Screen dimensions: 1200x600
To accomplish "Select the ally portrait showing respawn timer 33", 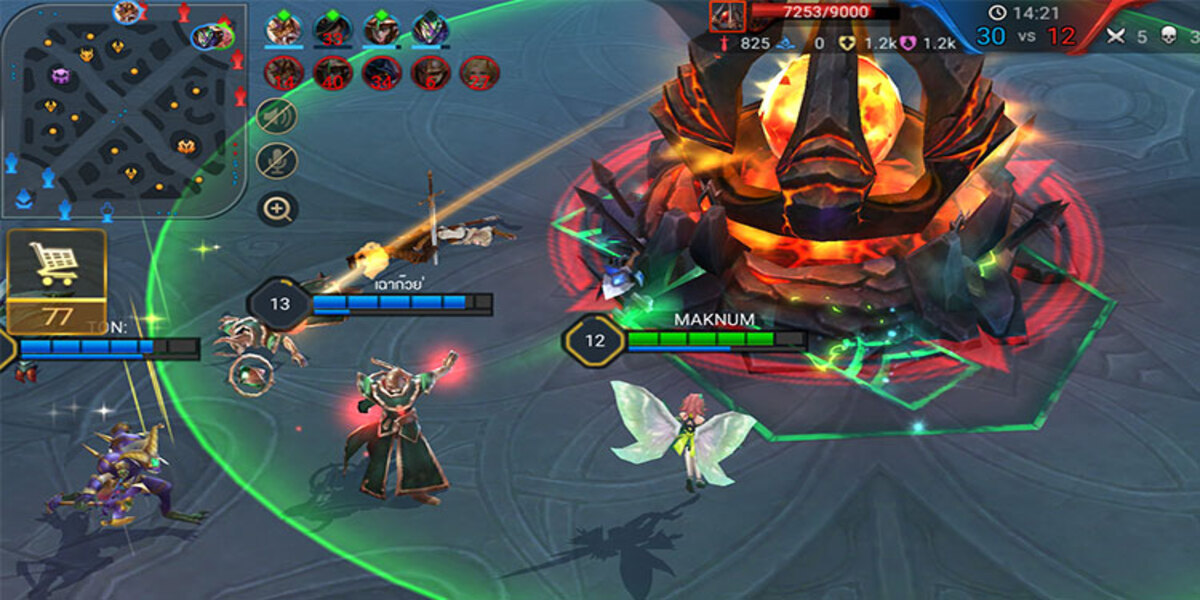I will pos(333,29).
